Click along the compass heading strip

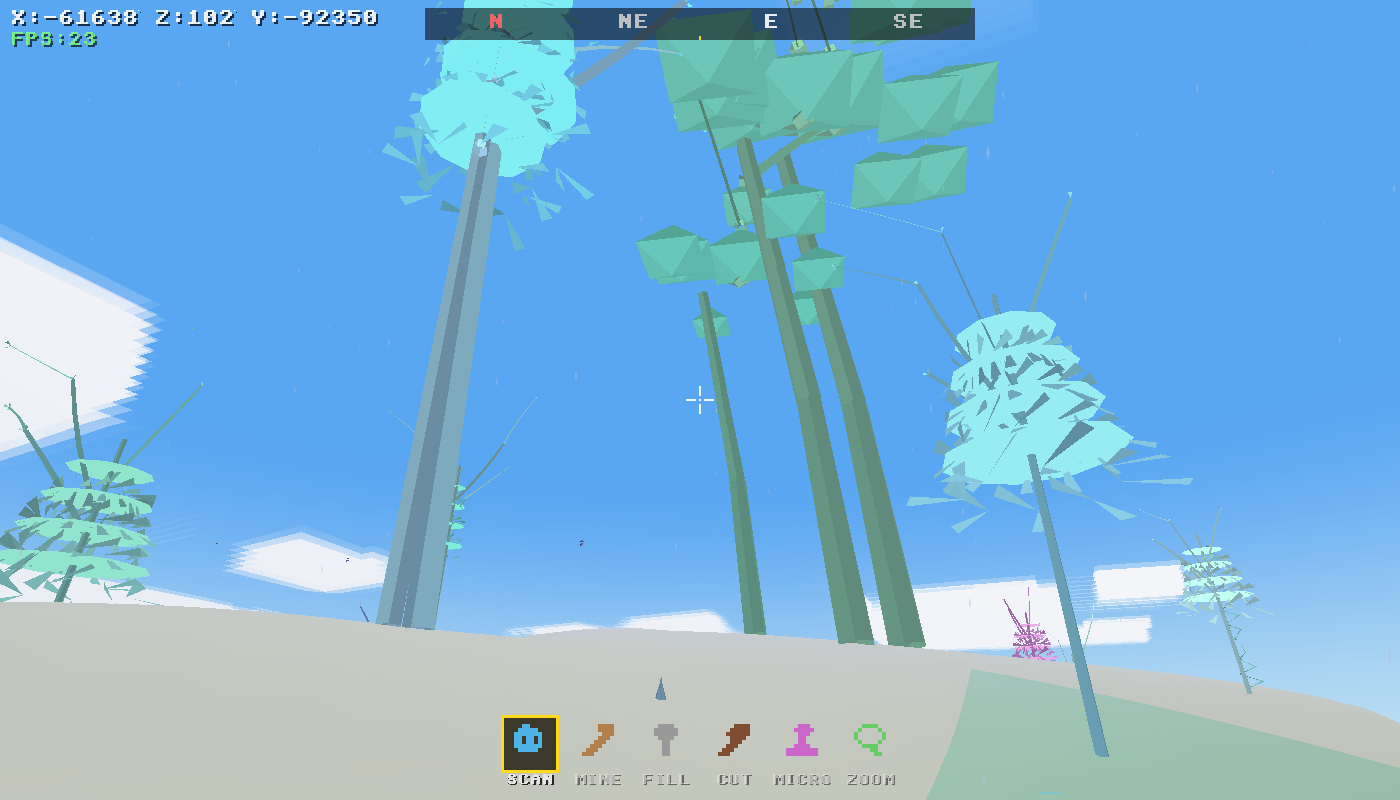(700, 20)
